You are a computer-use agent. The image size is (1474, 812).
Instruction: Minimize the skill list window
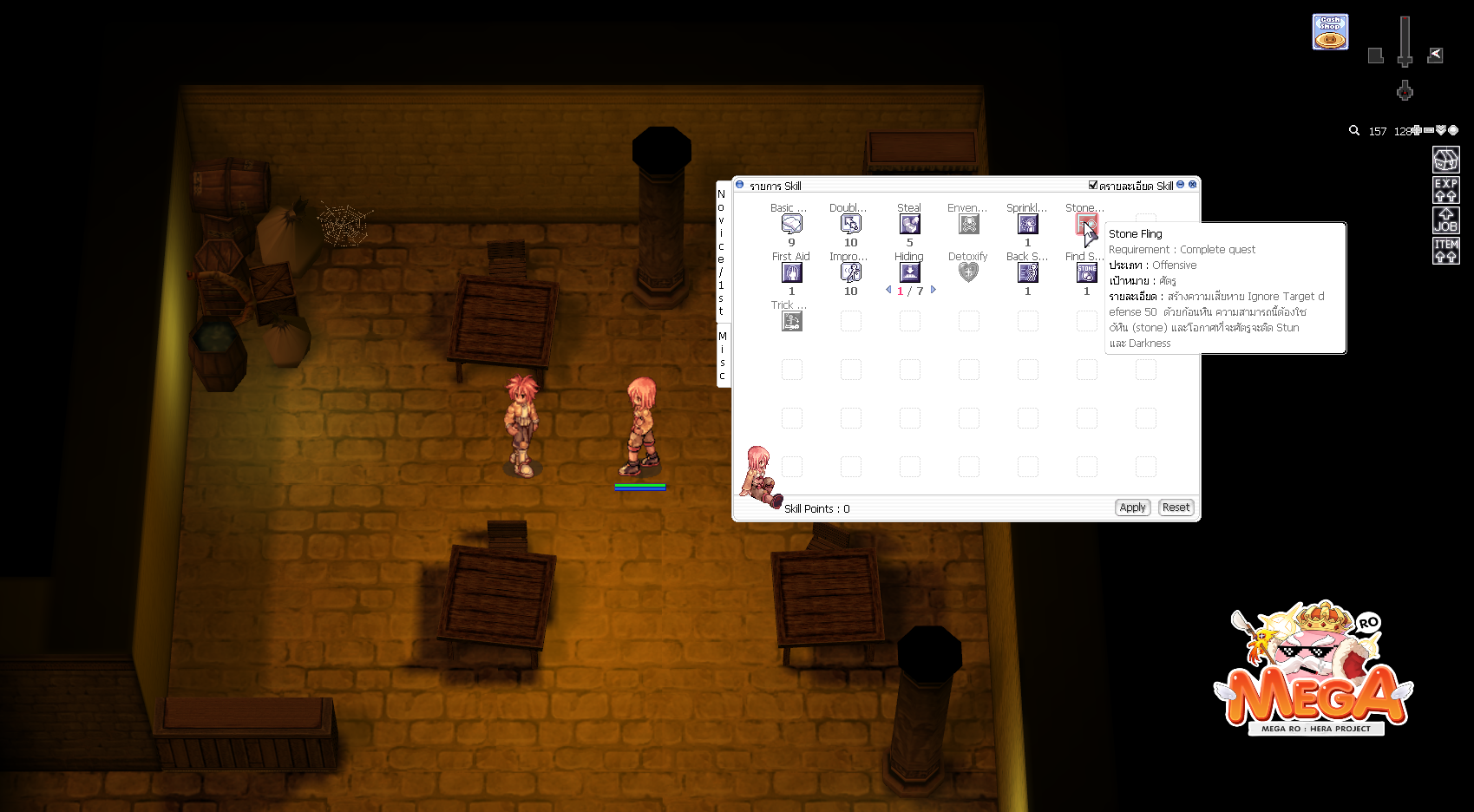click(1181, 185)
